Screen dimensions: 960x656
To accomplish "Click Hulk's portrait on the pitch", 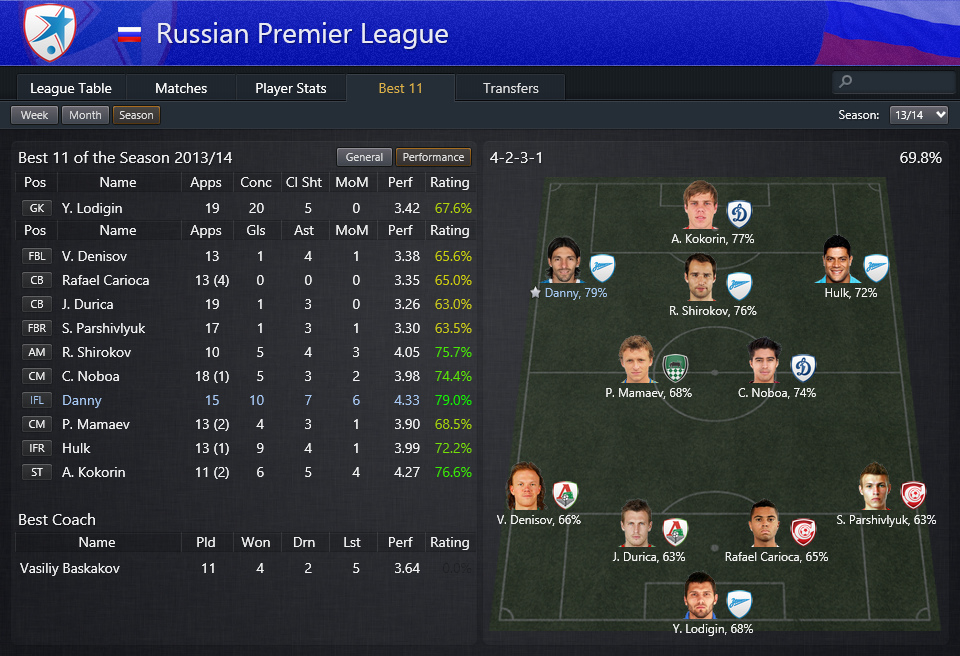I will pyautogui.click(x=838, y=261).
